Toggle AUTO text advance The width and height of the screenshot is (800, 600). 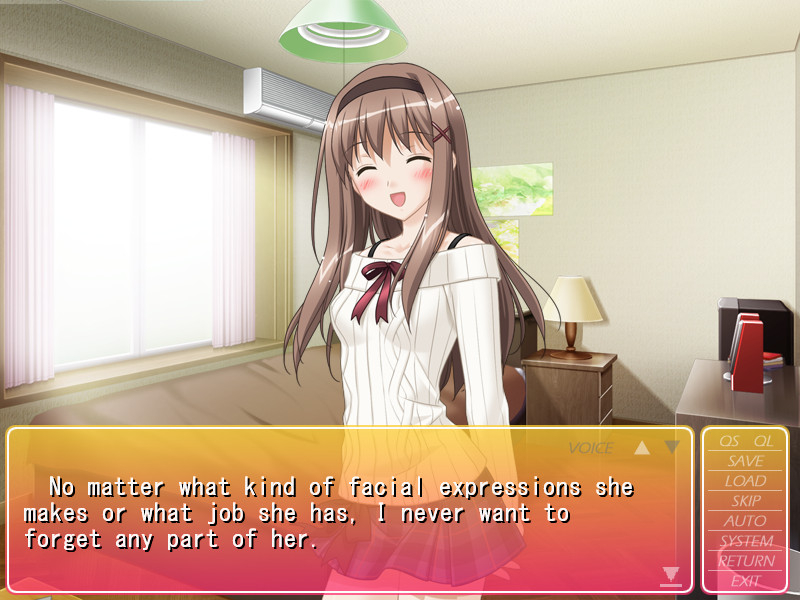746,521
